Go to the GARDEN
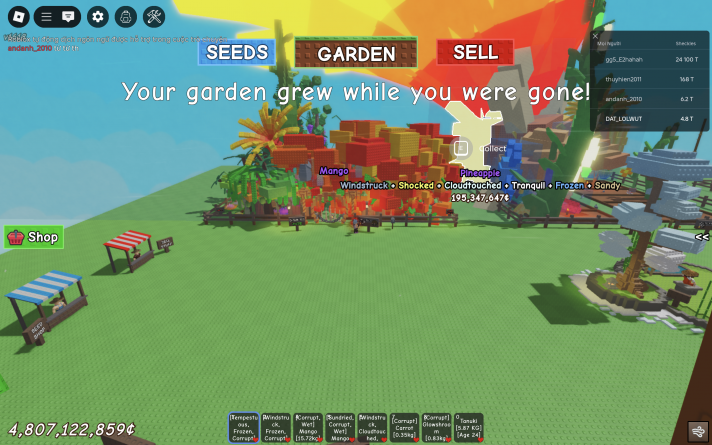 (356, 54)
